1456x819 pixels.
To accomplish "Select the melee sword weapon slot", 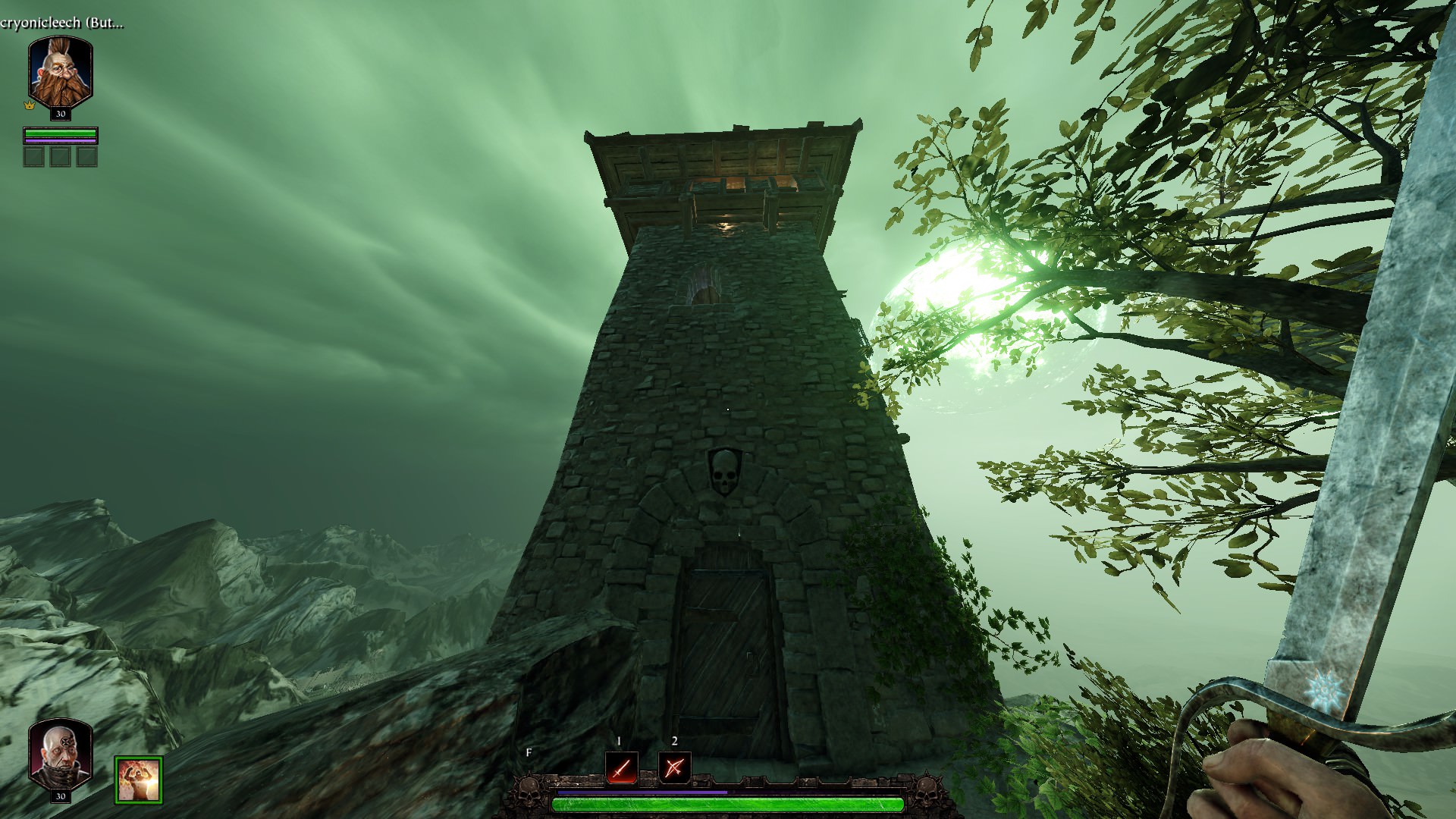I will pyautogui.click(x=621, y=768).
